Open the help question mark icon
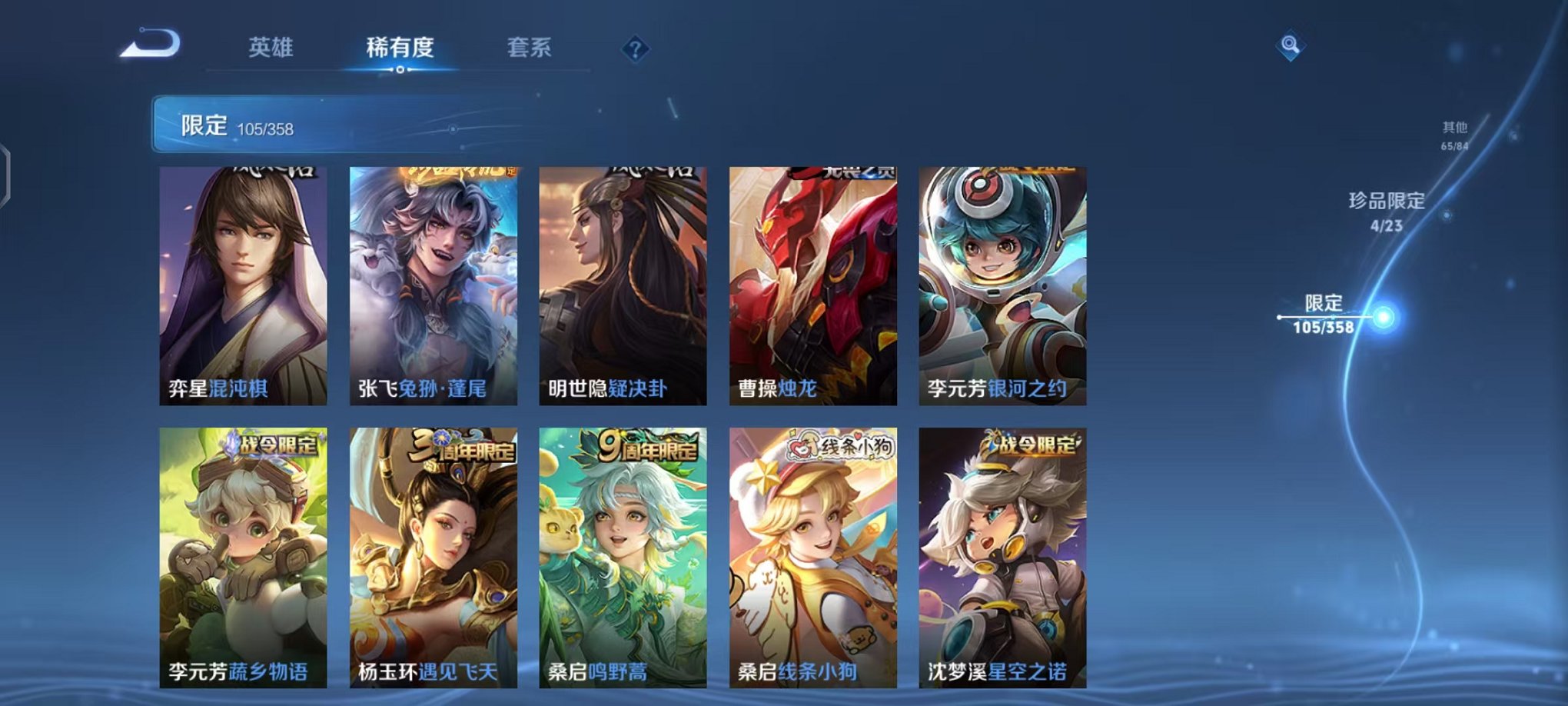The width and height of the screenshot is (1568, 706). [x=633, y=49]
